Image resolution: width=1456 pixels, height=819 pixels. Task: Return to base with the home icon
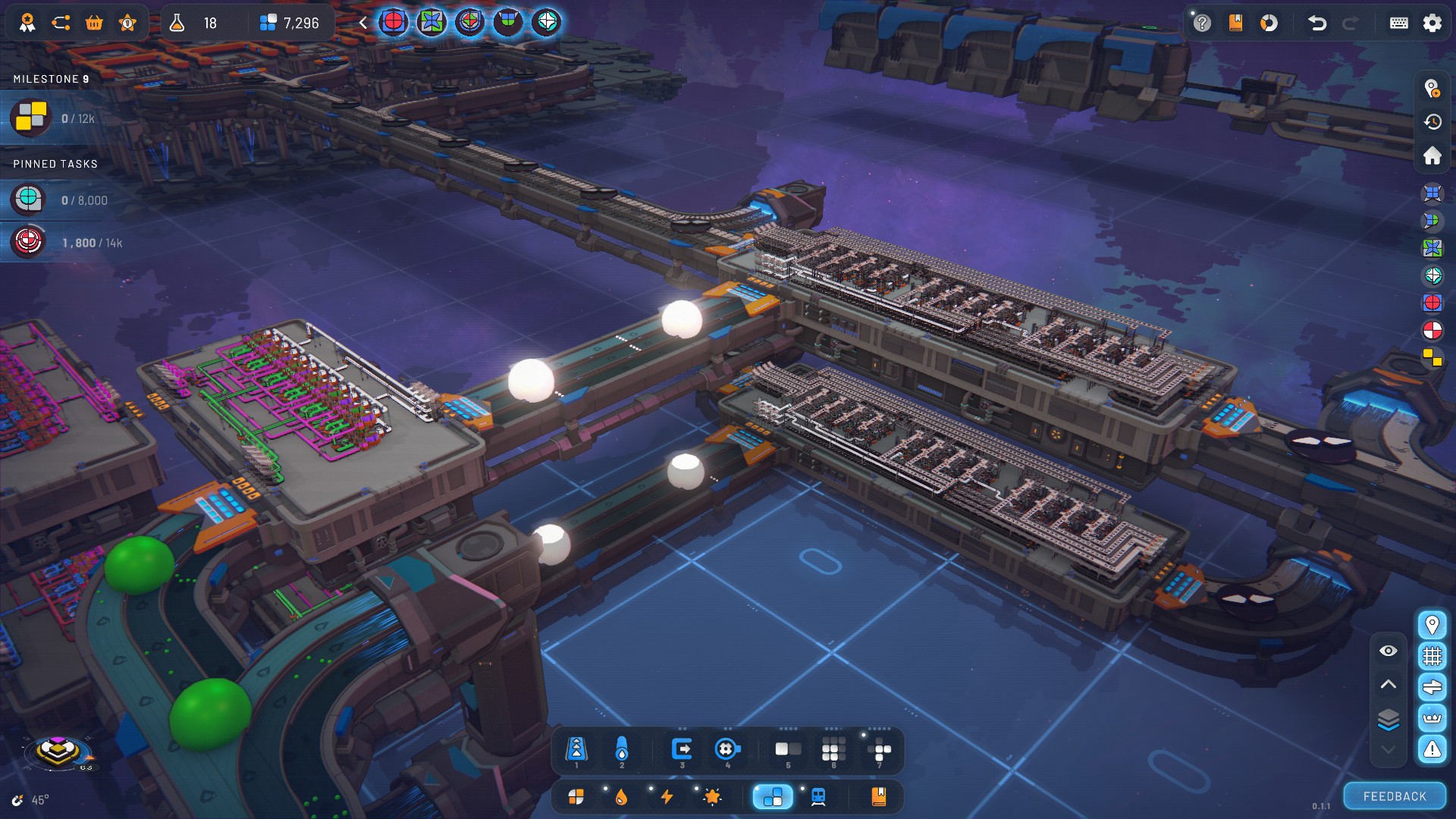coord(1432,155)
